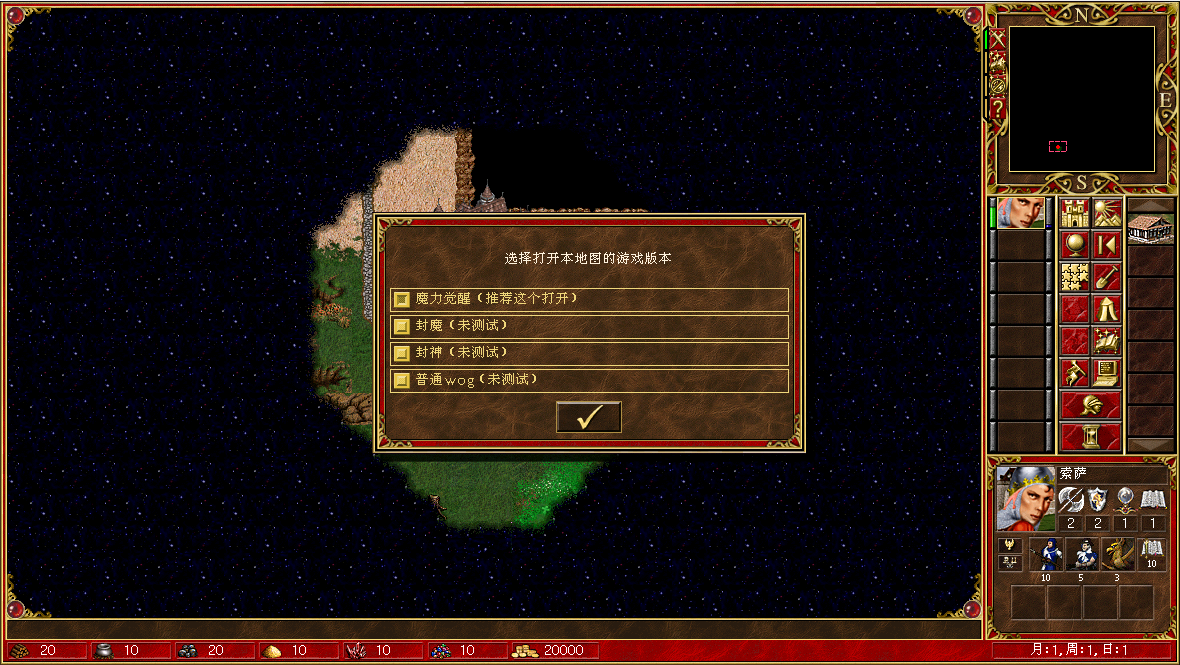Image resolution: width=1180 pixels, height=665 pixels.
Task: Toggle the underground/surface view button
Action: (1106, 213)
